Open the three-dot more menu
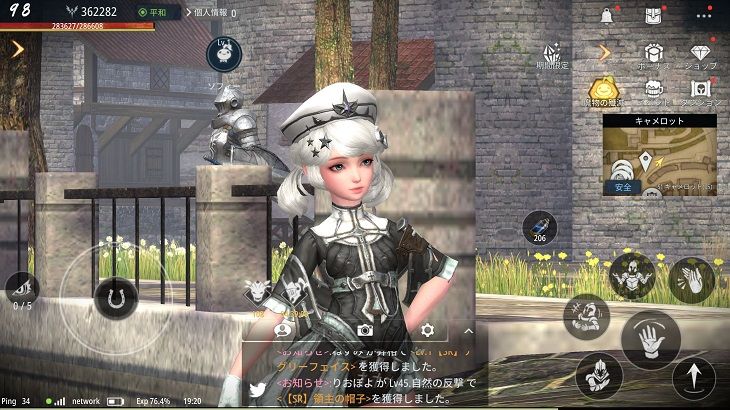This screenshot has width=730, height=410. (705, 15)
